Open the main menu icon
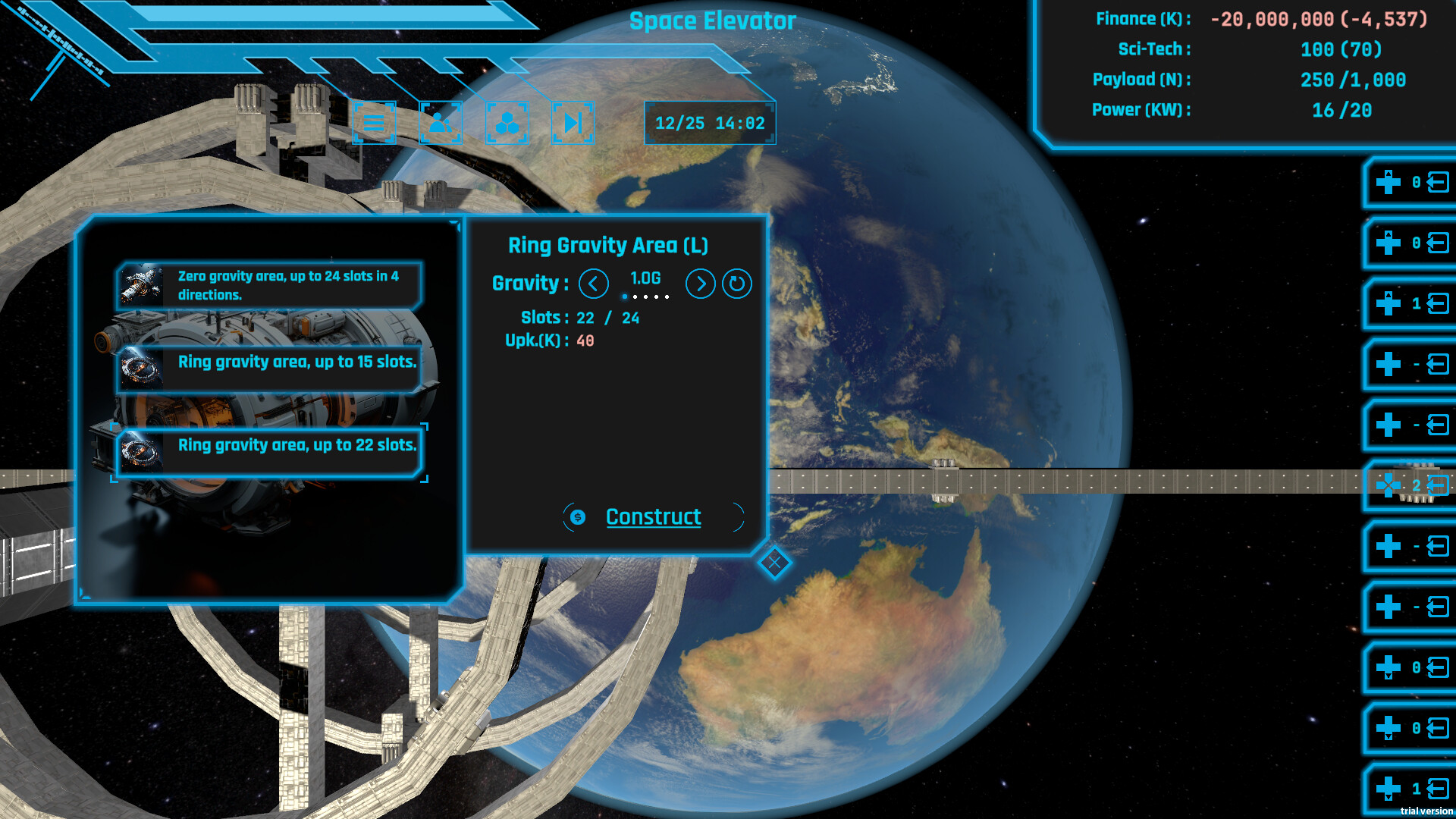The image size is (1456, 819). click(375, 123)
